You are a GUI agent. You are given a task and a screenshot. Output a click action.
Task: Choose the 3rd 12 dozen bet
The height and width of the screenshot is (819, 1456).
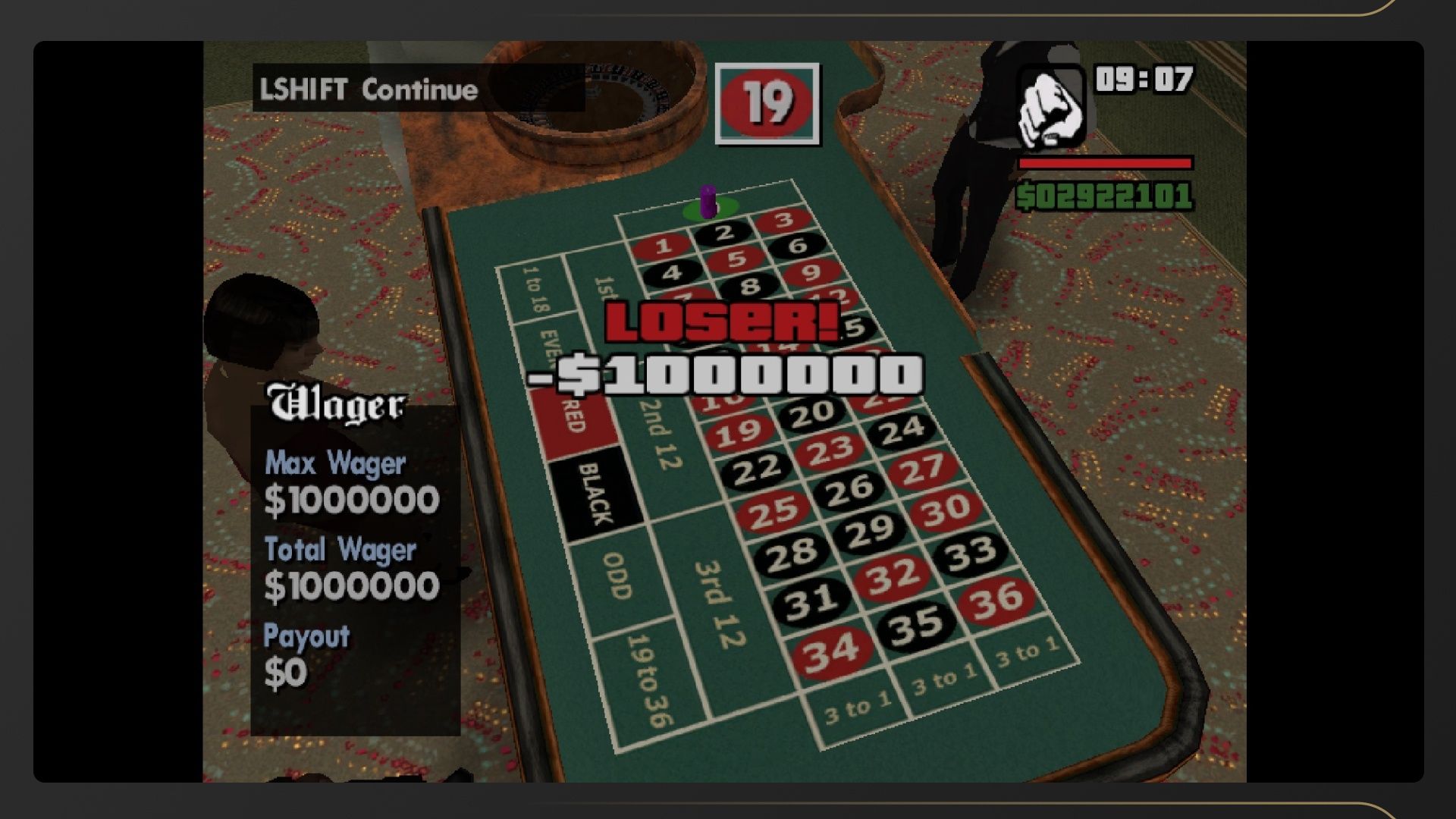tap(716, 603)
